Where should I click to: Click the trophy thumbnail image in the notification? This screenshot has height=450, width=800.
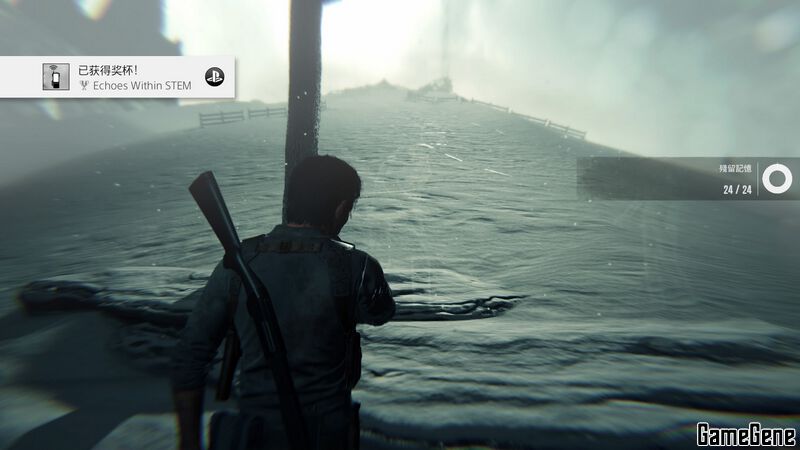pyautogui.click(x=56, y=77)
